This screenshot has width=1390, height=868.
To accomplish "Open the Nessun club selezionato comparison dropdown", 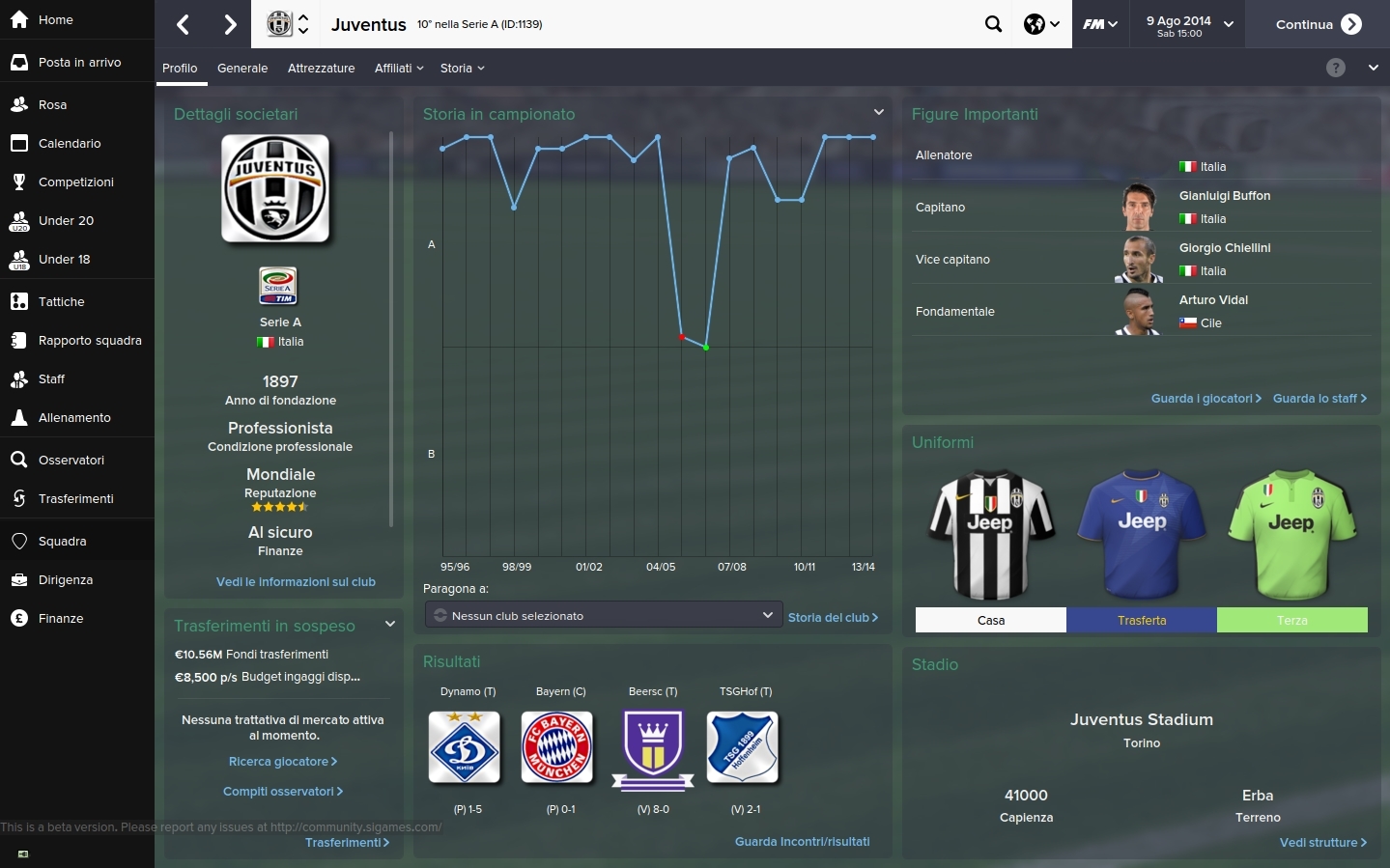I will coord(603,615).
